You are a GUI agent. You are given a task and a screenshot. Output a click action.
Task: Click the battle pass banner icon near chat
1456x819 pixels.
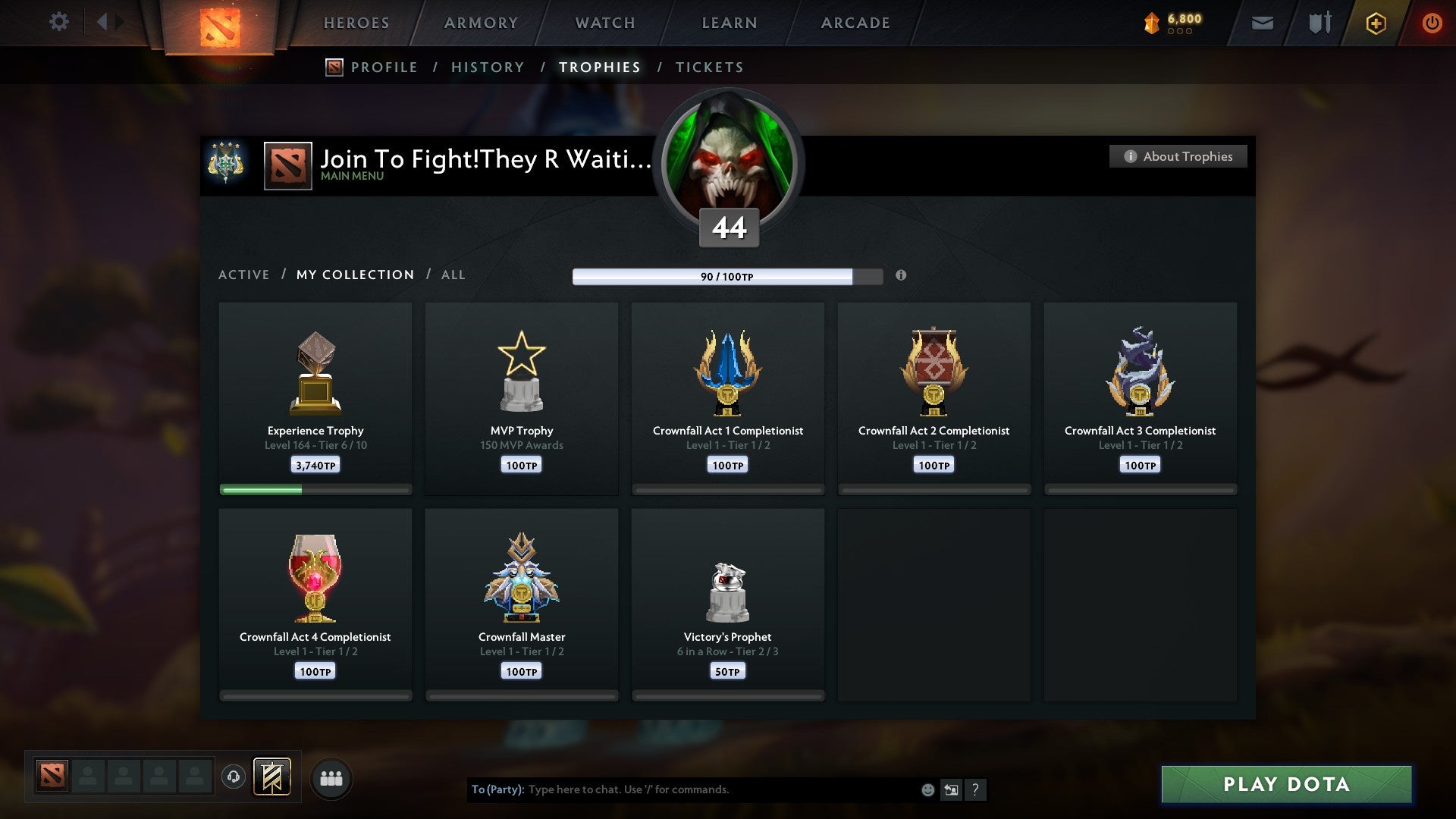272,777
